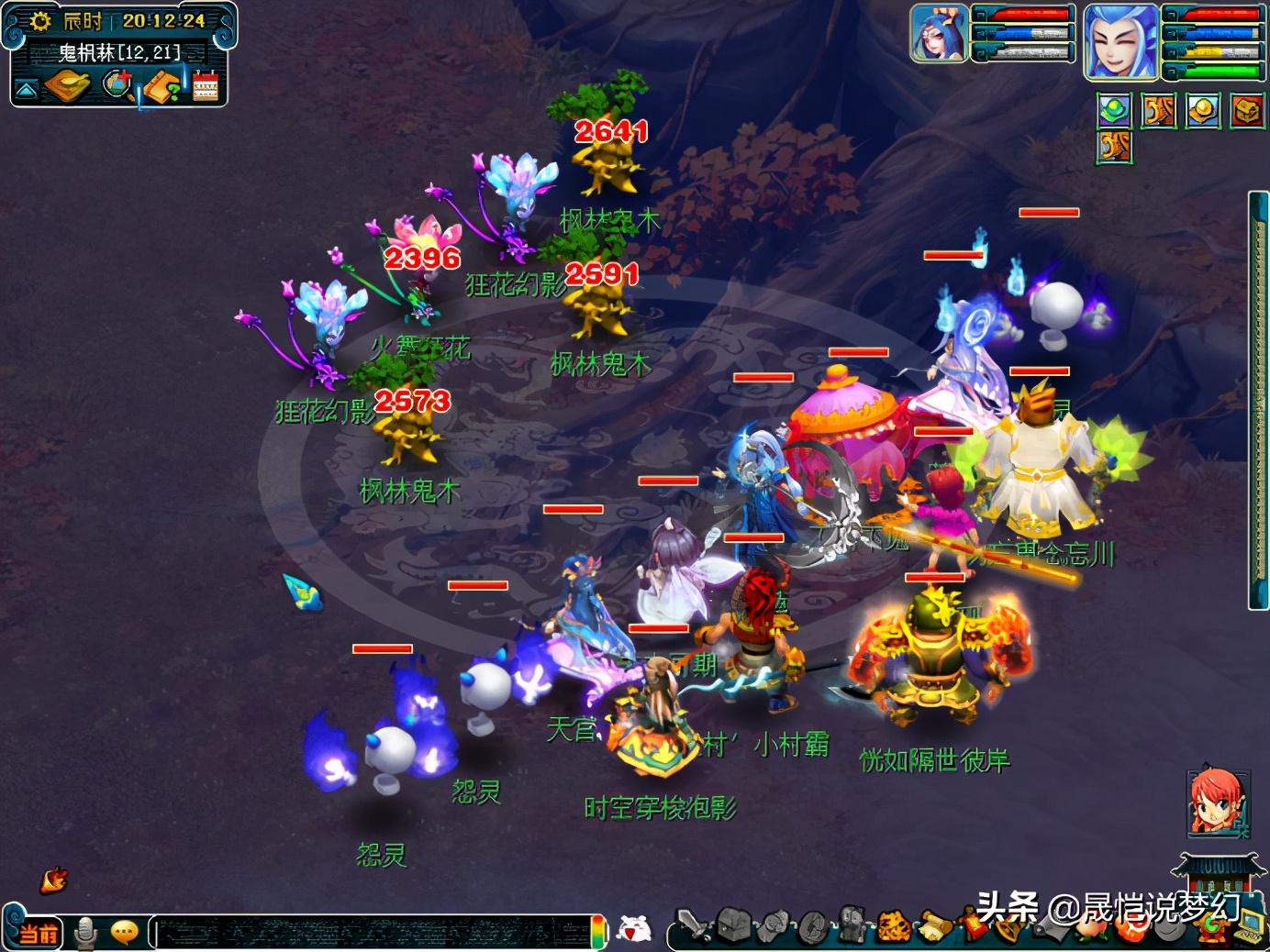Open the mini-map magnifier icon

tap(117, 85)
